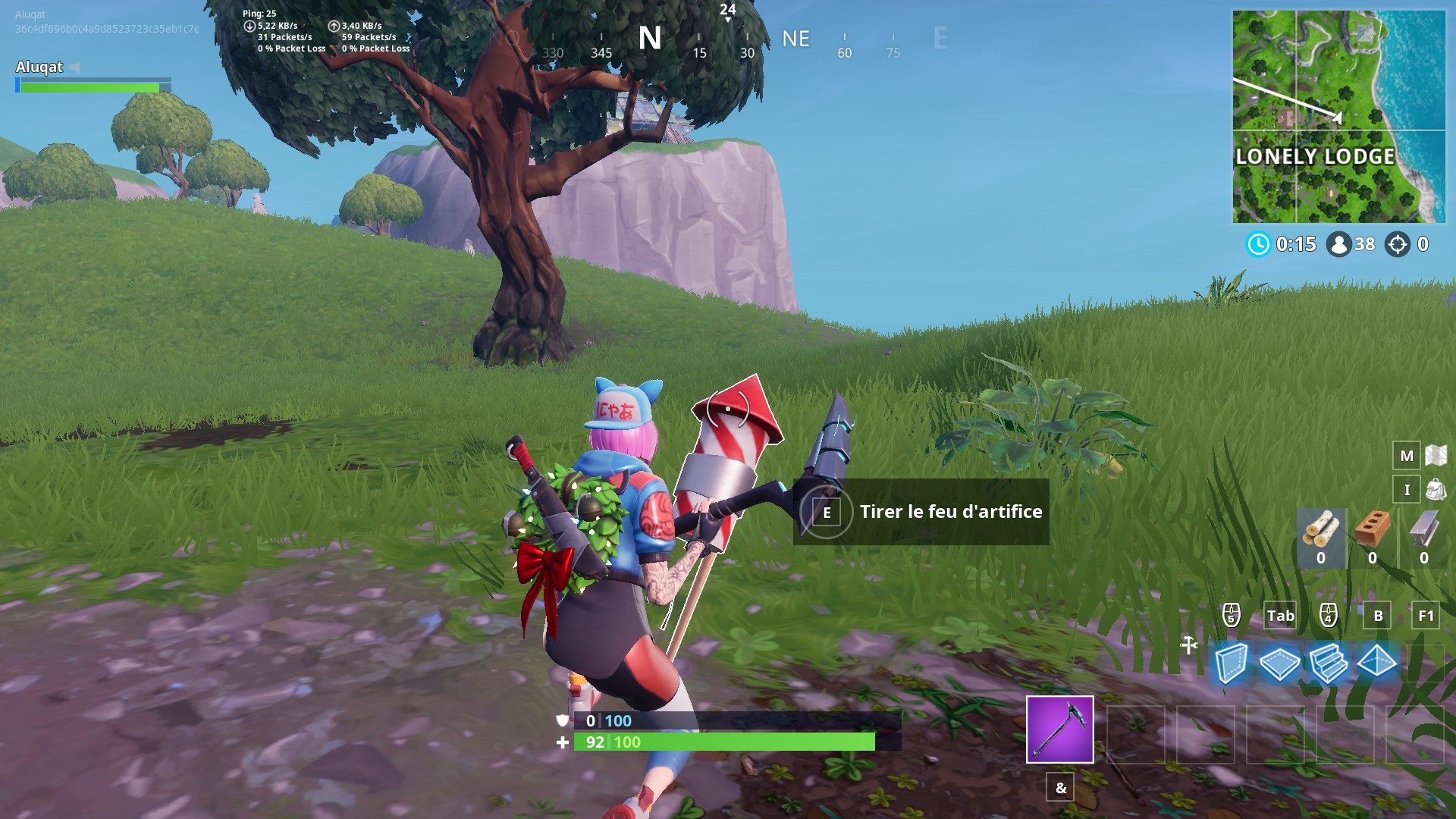Open the Lonely Lodge minimap
Viewport: 1456px width, 819px height.
1338,117
